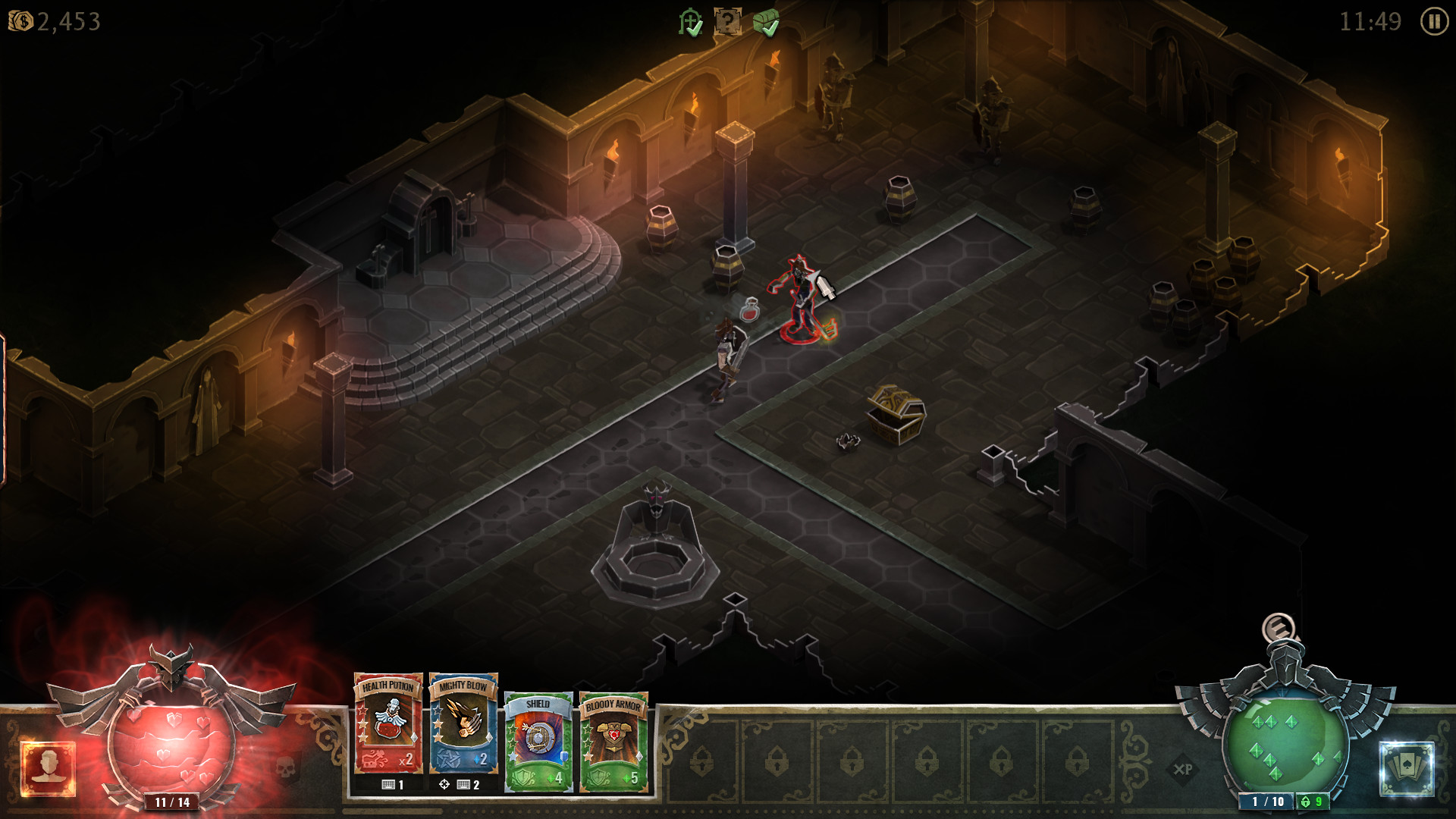Click the gold coins counter showing 2,453

click(x=53, y=21)
